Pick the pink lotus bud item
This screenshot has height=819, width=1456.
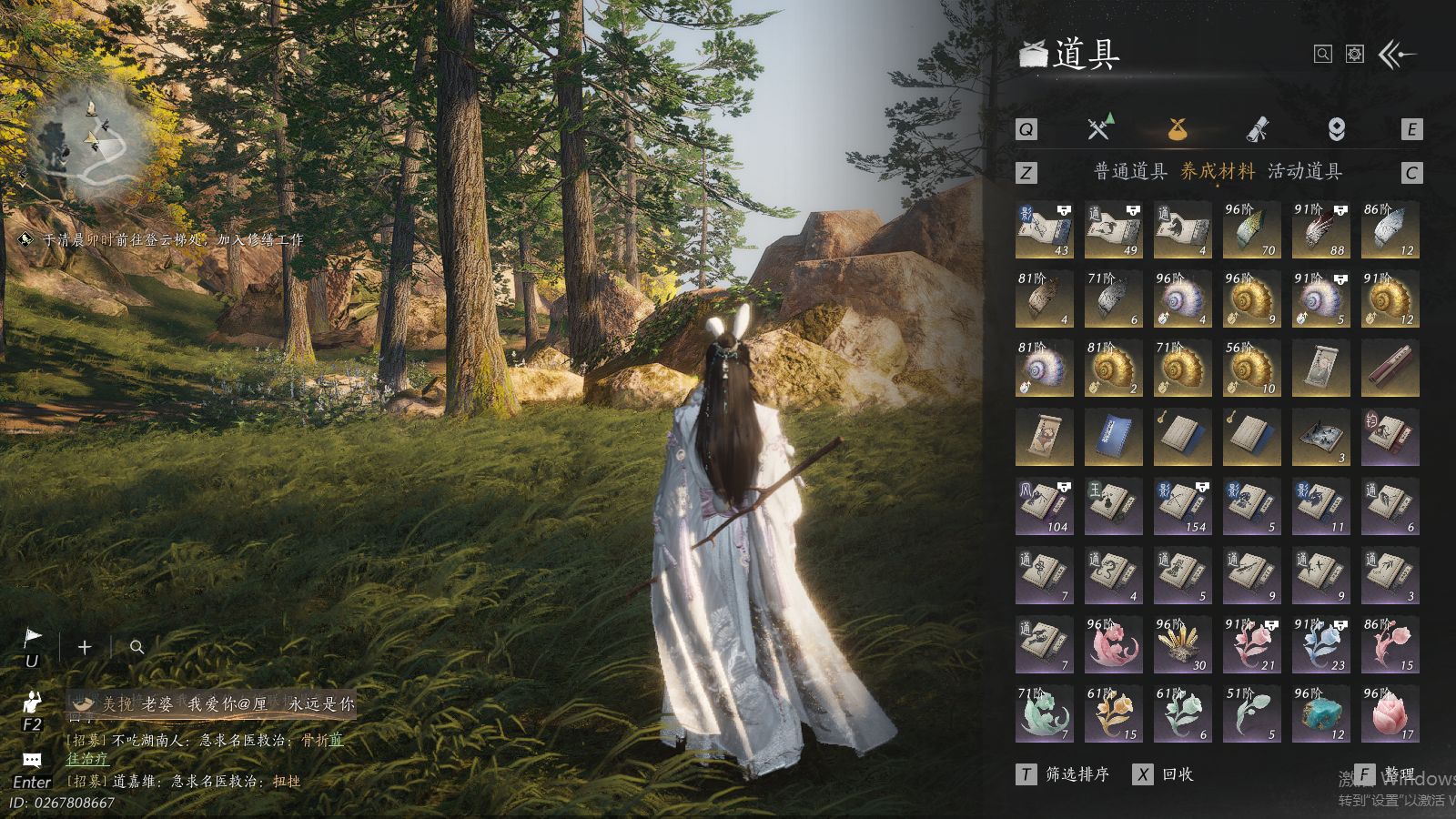1390,714
